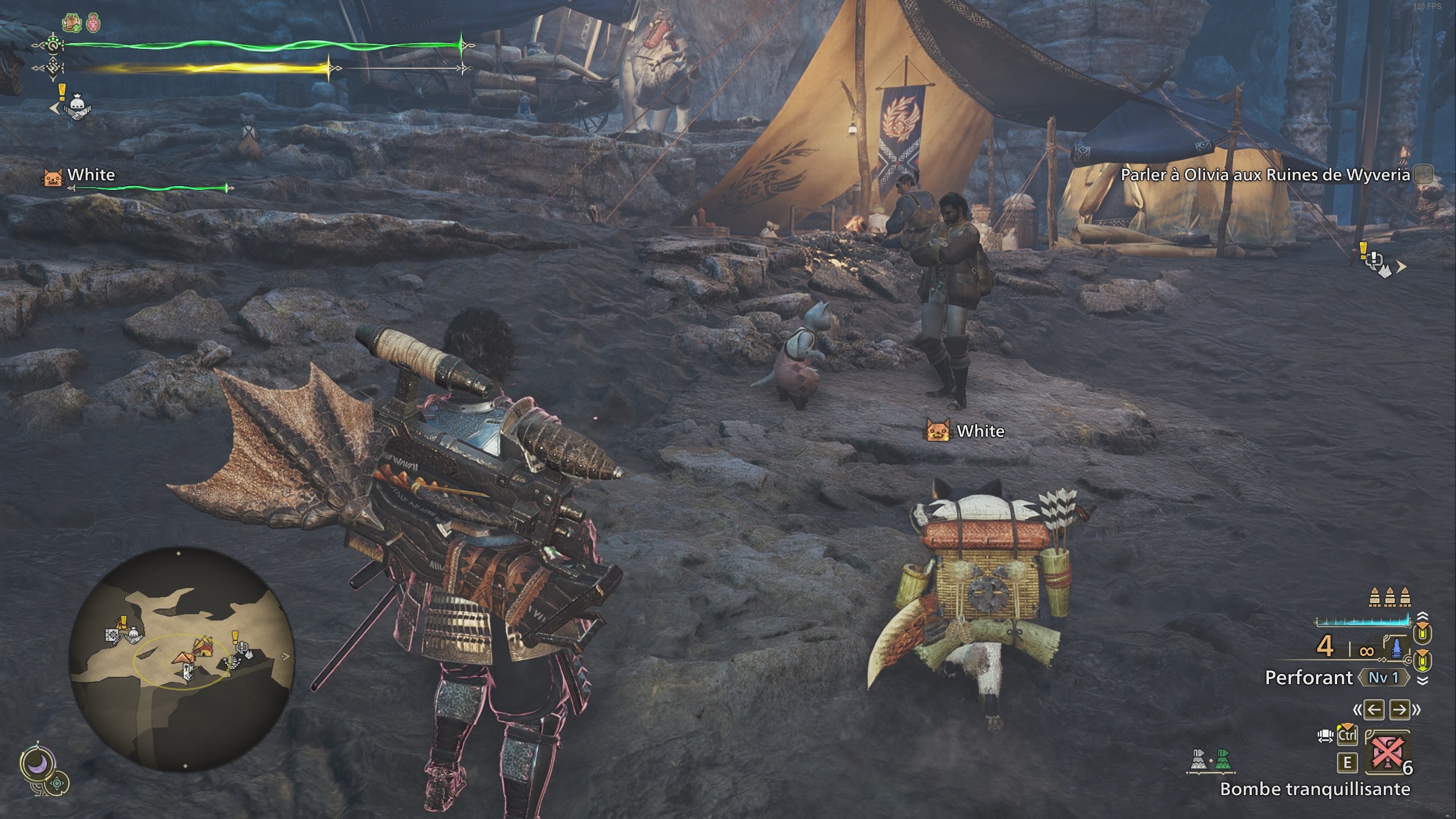Select the blue ammo cartridge icon near counter
The height and width of the screenshot is (819, 1456).
(x=1397, y=648)
